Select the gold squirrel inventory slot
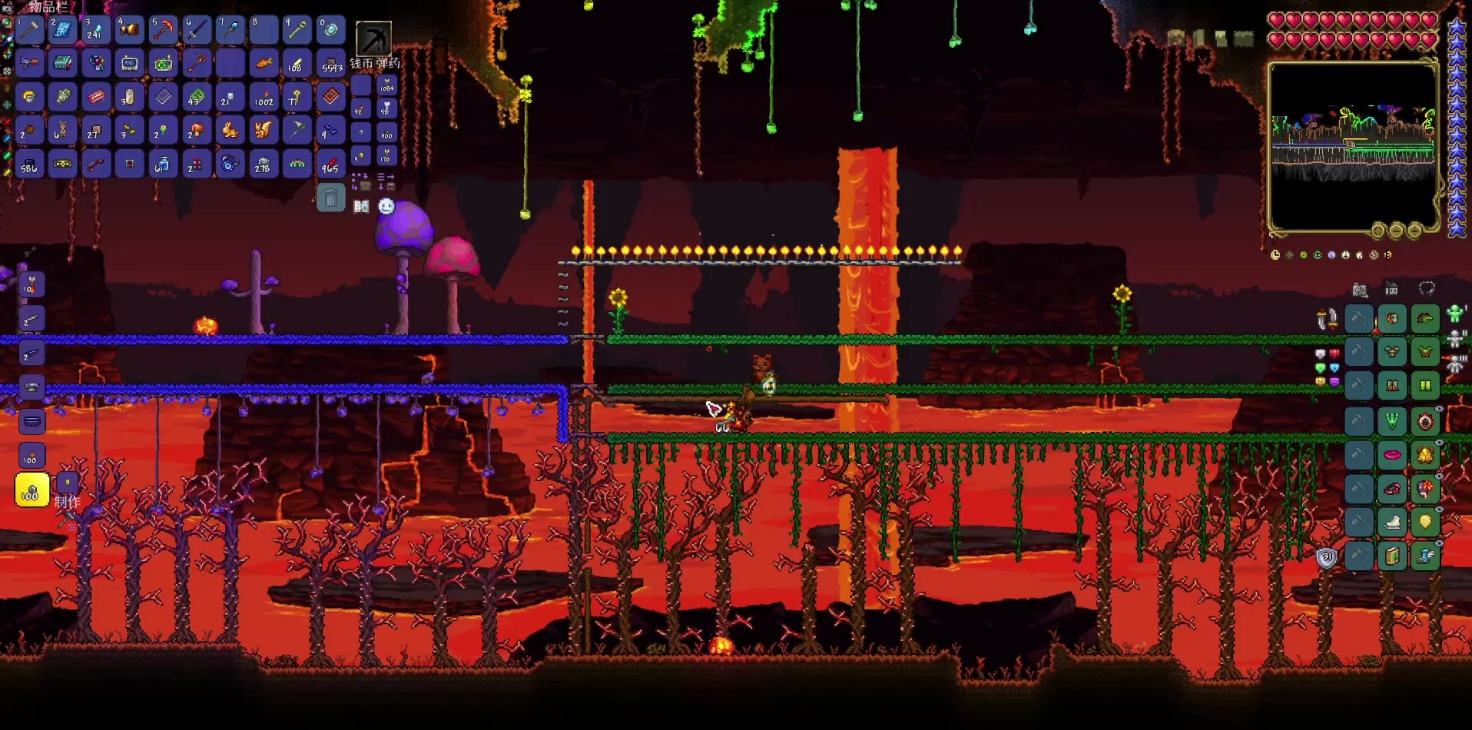 point(264,130)
